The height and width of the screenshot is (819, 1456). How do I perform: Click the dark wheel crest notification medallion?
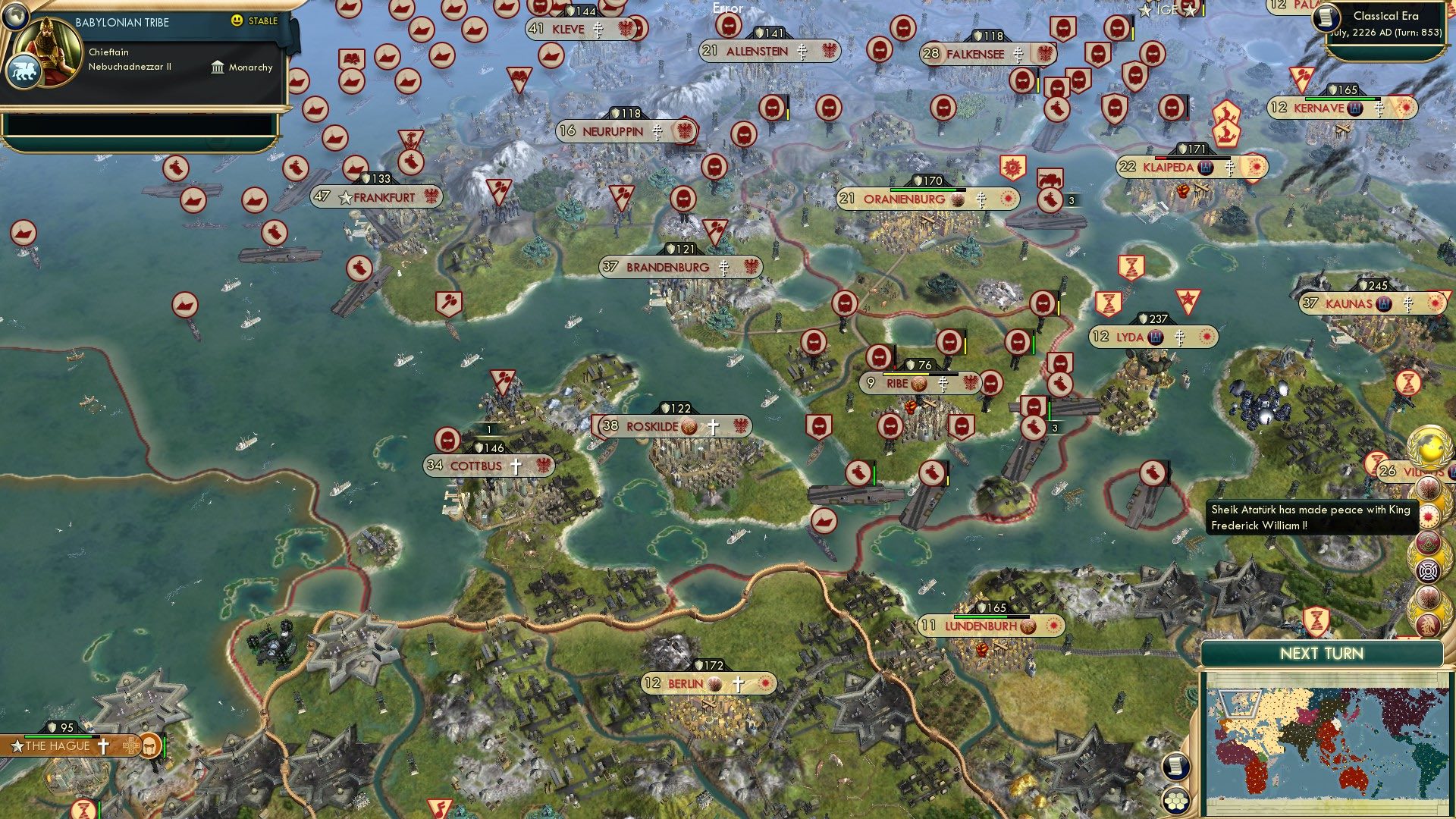click(1429, 571)
